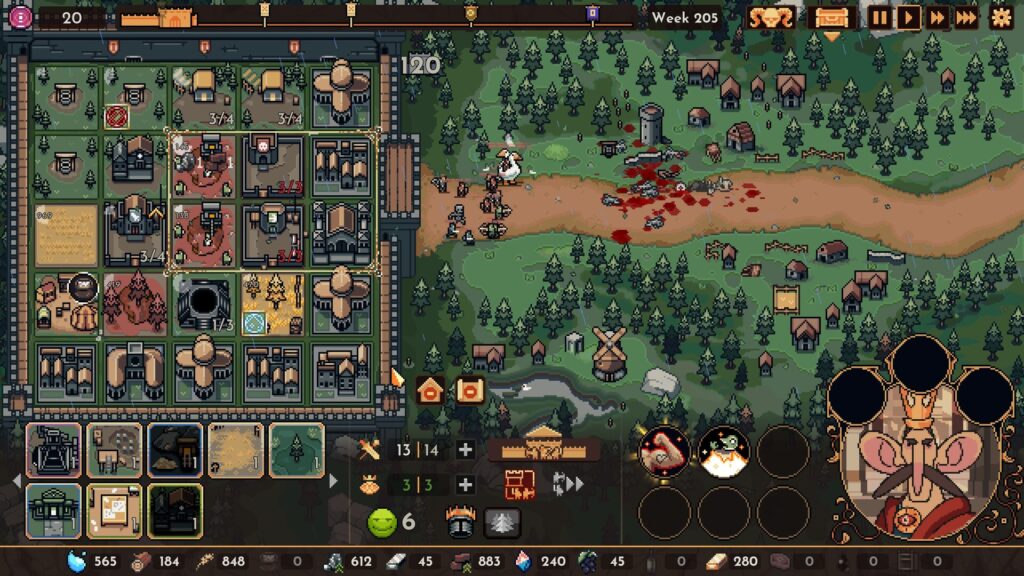Open the treasure chest panel
The image size is (1024, 576).
tap(831, 17)
